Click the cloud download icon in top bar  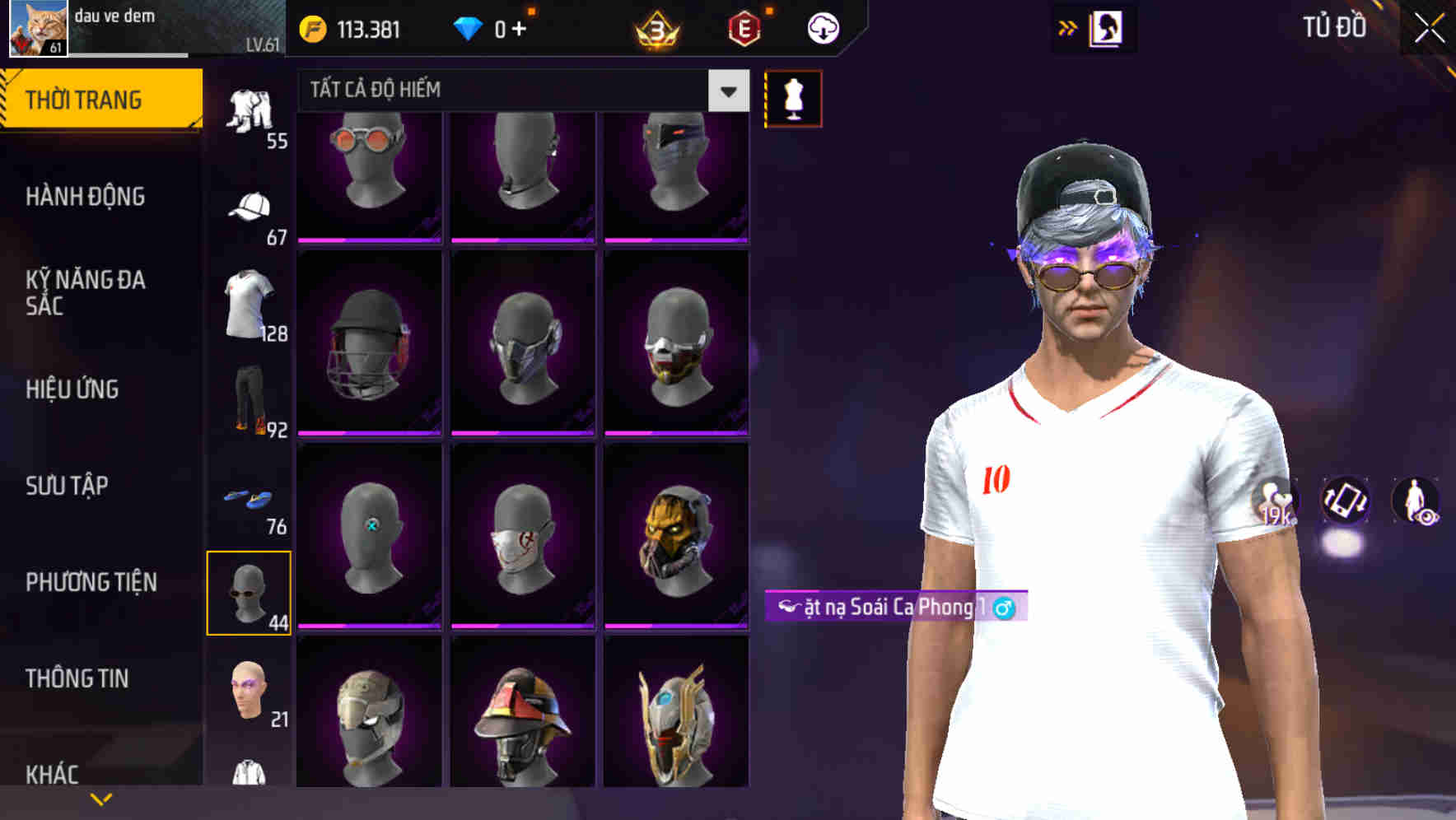pos(820,27)
